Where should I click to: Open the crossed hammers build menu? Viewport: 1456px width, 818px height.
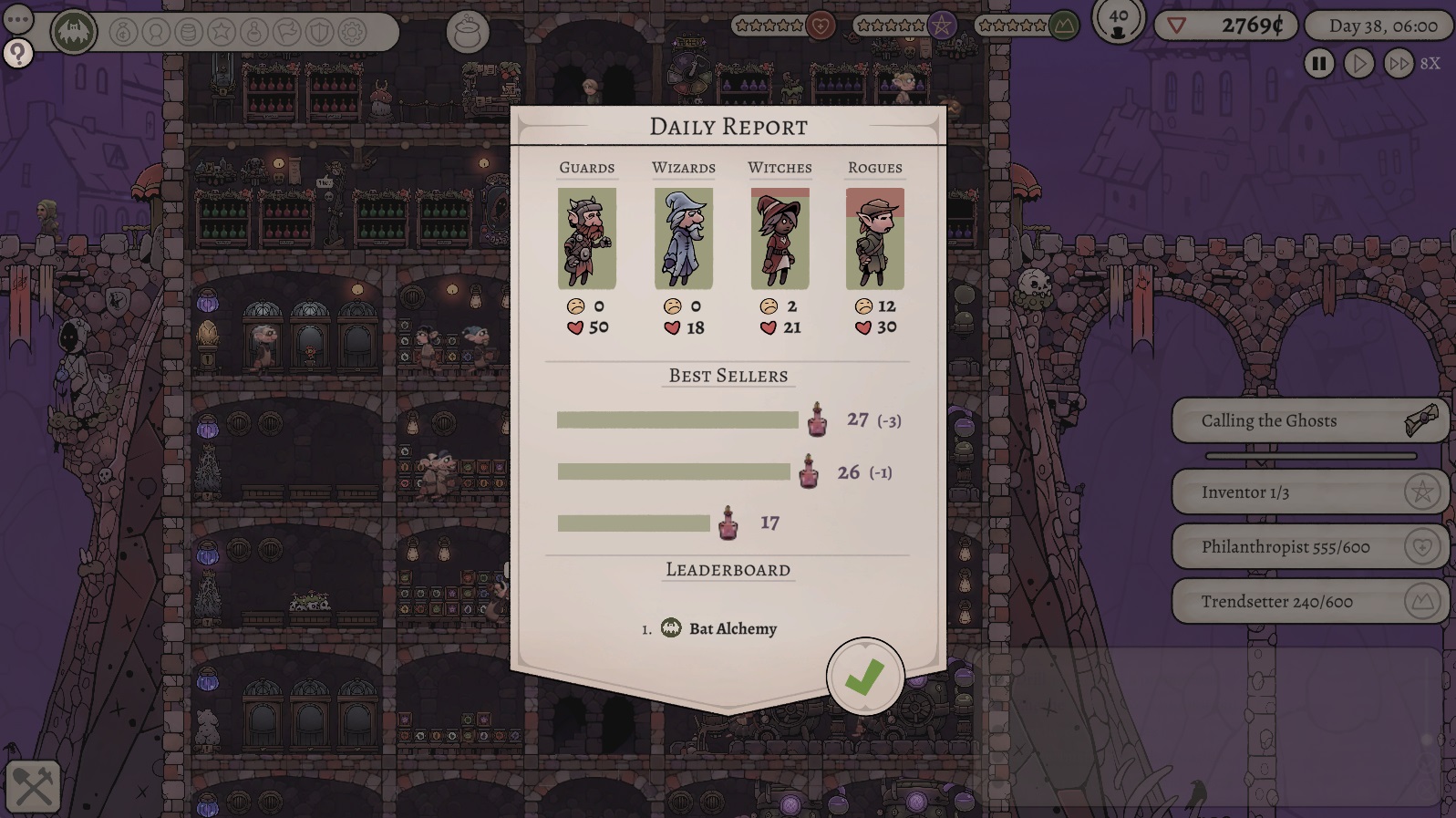(x=34, y=786)
